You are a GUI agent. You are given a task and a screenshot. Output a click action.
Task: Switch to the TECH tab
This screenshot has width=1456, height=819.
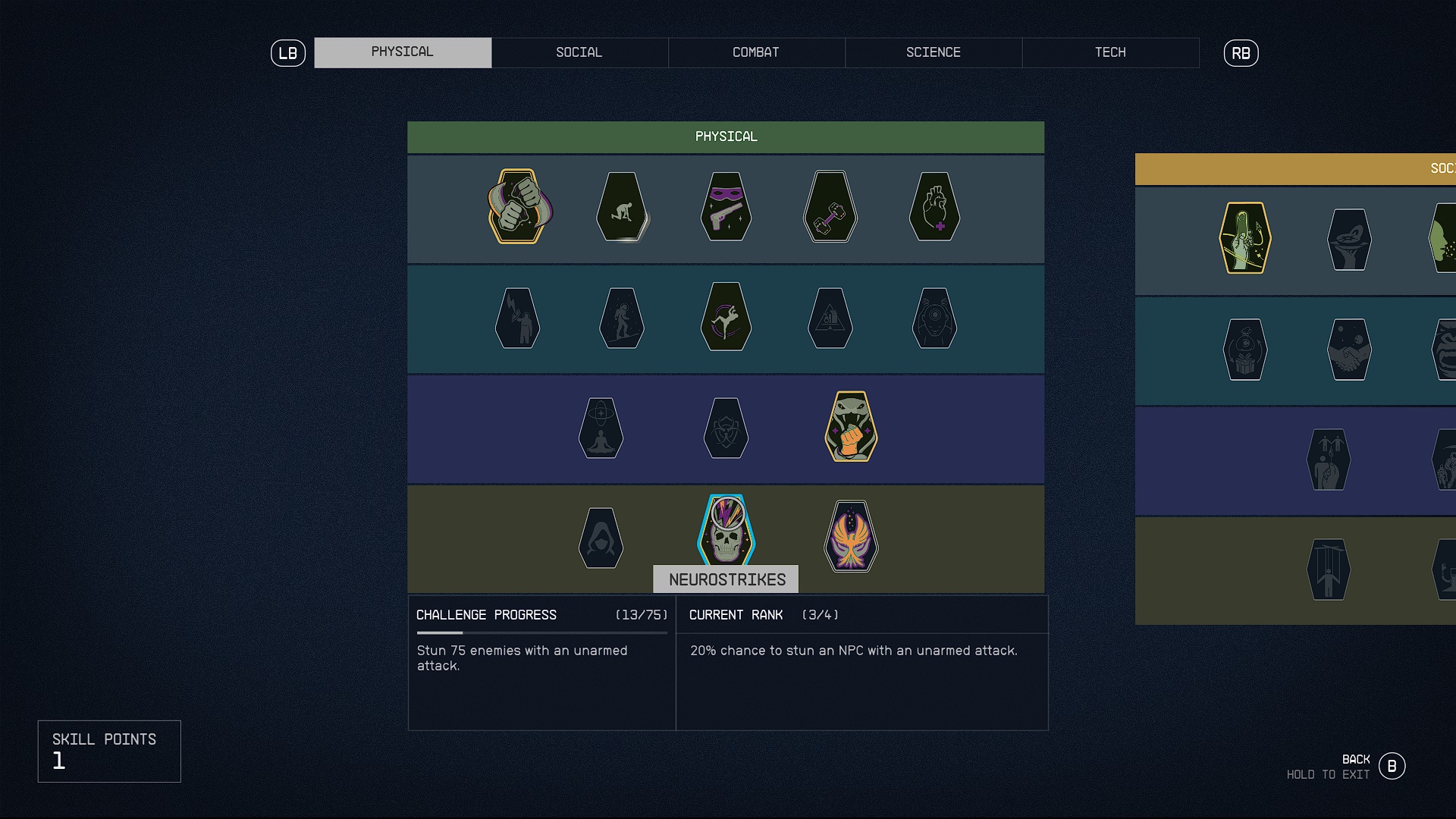coord(1110,52)
